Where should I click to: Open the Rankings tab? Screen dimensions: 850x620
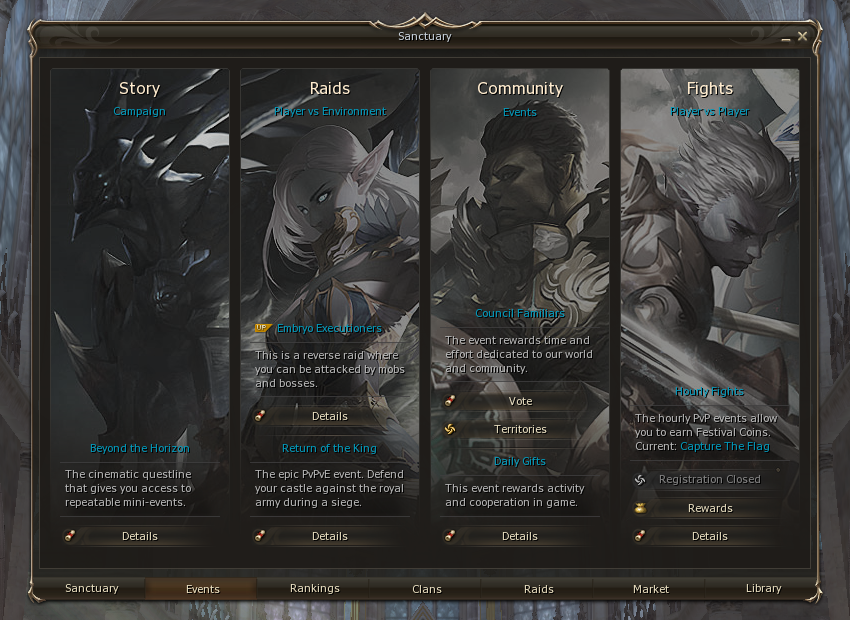[315, 589]
